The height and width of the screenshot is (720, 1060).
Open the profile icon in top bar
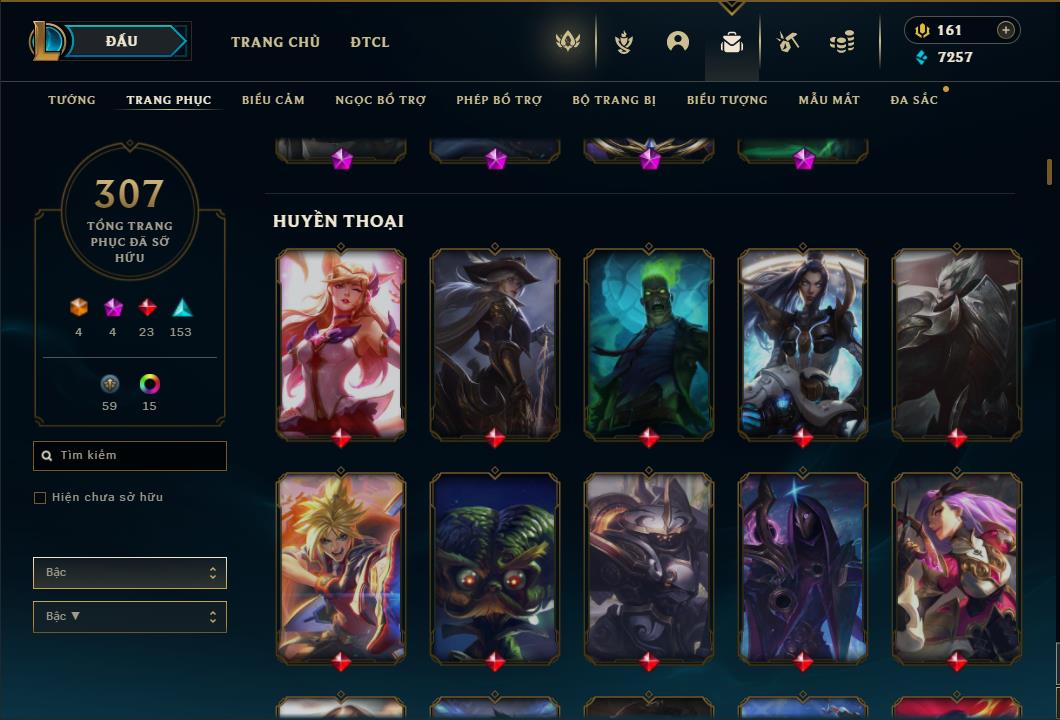click(x=678, y=42)
